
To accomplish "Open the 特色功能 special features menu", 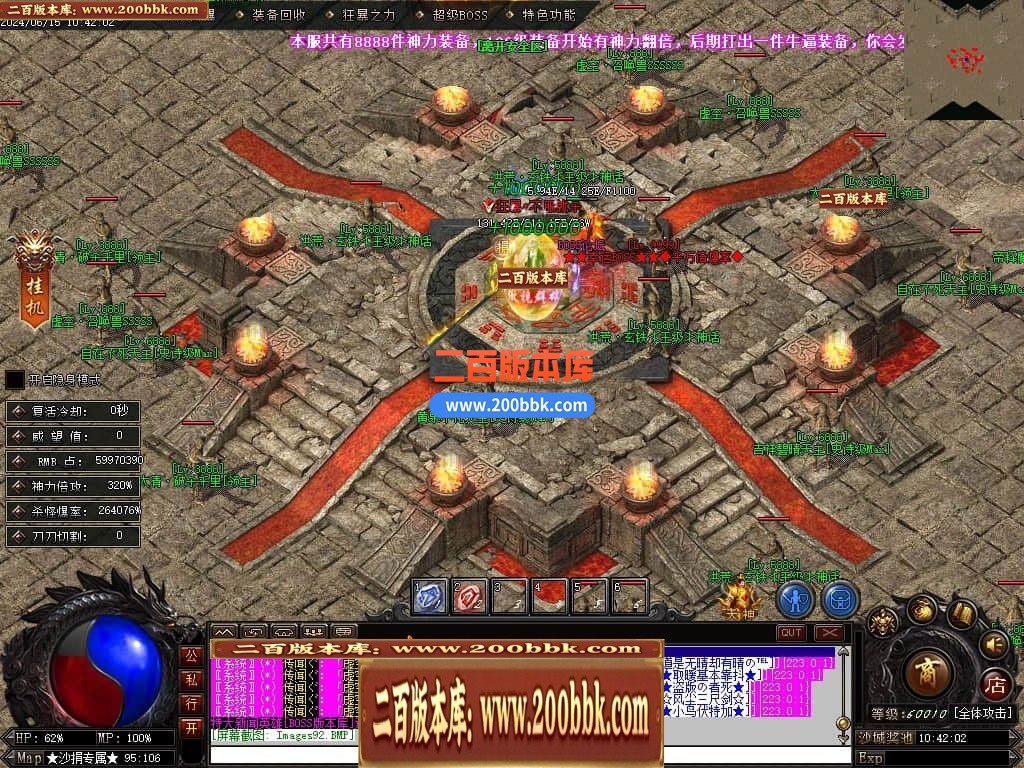I will point(549,15).
